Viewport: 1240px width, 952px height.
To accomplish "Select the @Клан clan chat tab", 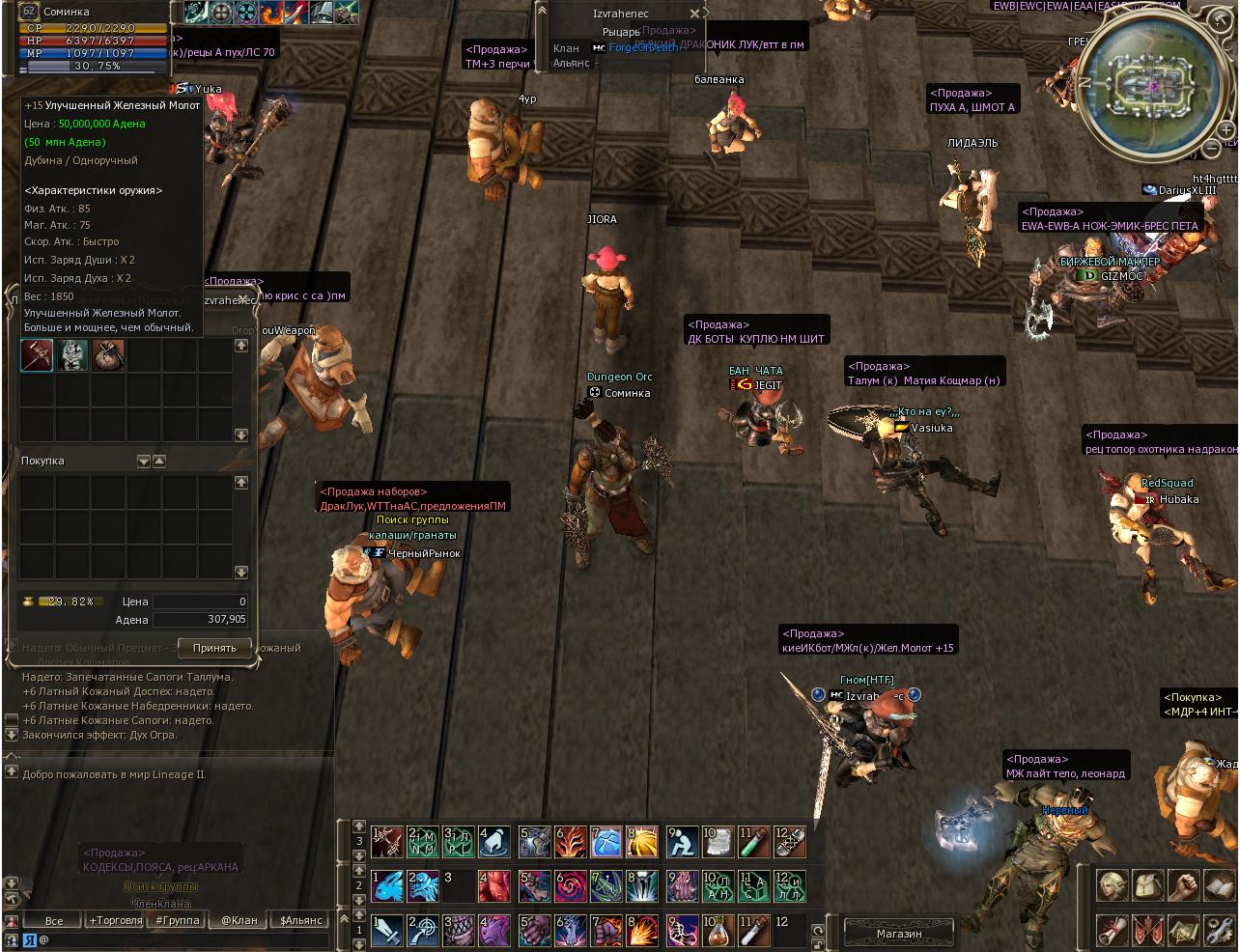I will click(x=239, y=920).
